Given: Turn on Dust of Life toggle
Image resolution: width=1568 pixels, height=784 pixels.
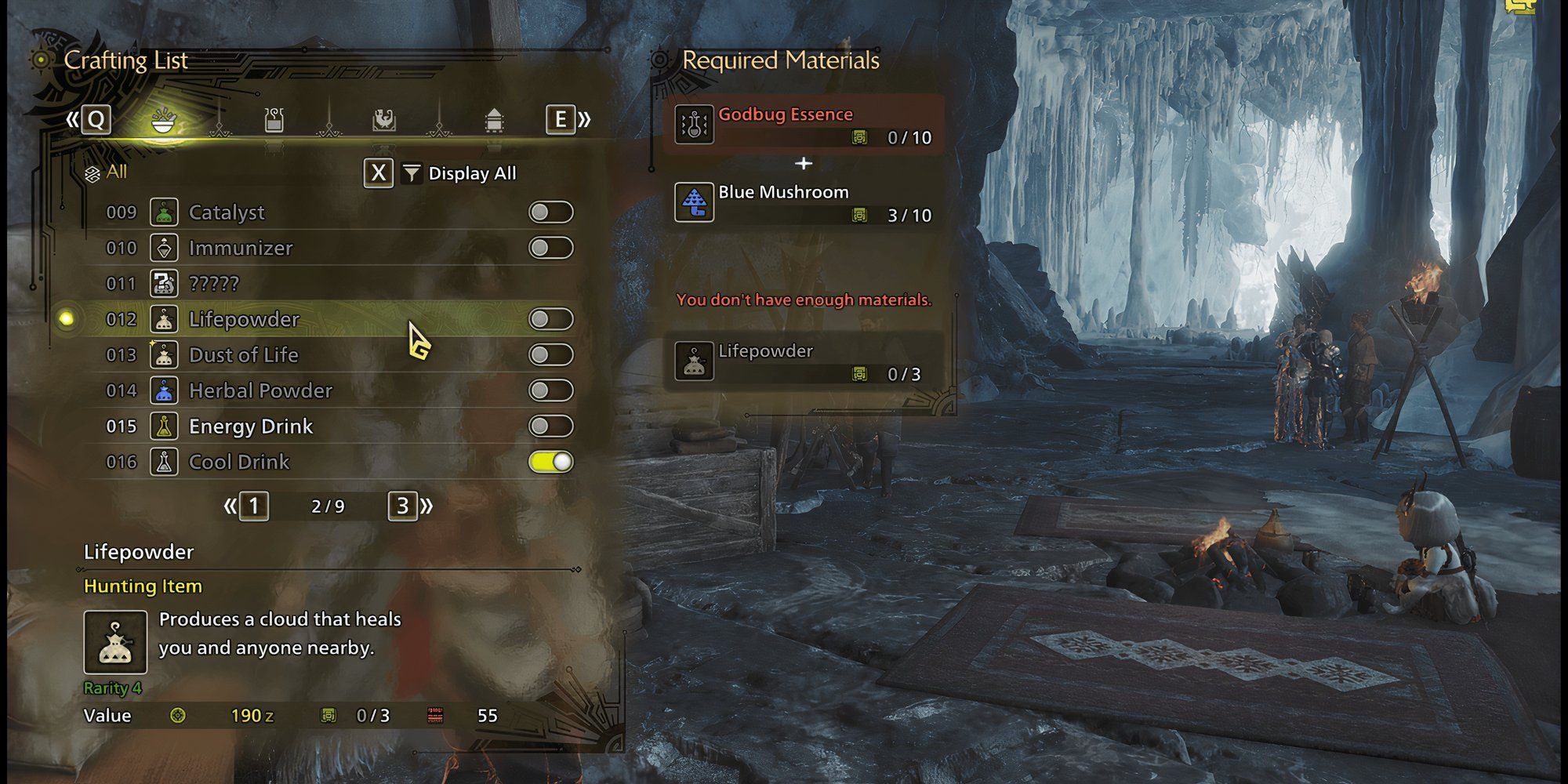Looking at the screenshot, I should pyautogui.click(x=550, y=355).
